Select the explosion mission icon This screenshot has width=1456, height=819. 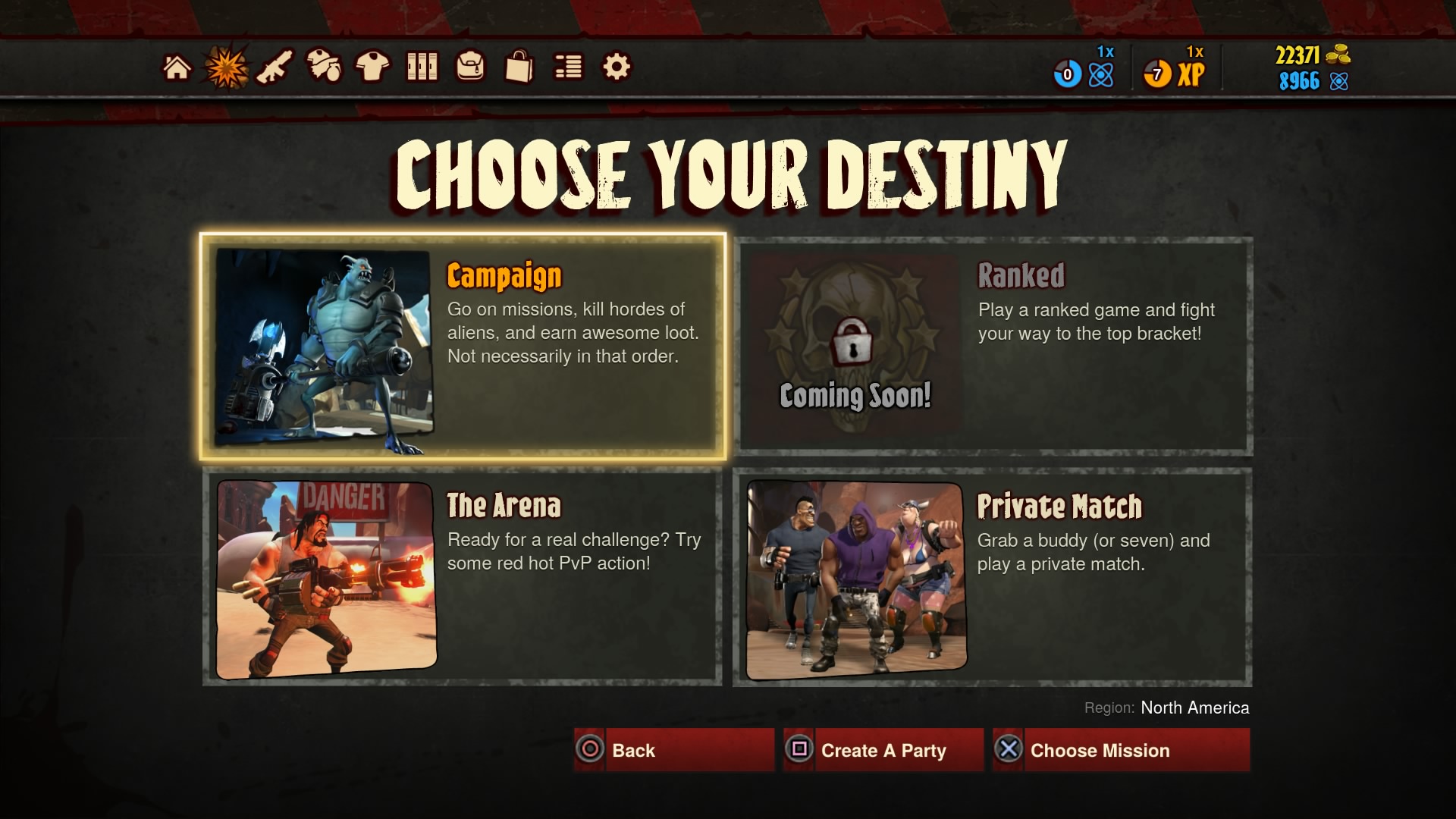coord(226,67)
